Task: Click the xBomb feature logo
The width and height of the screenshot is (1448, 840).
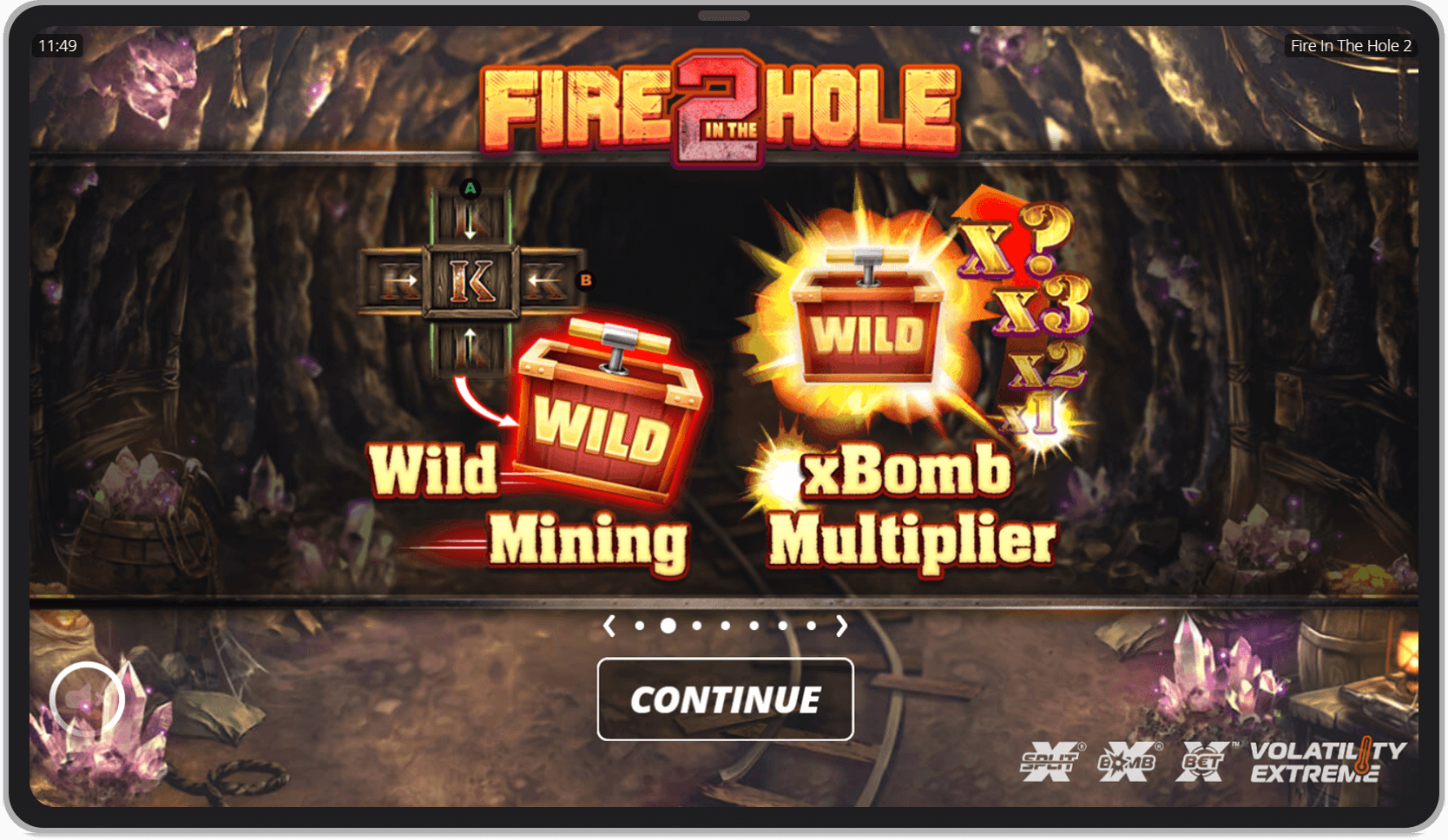Action: click(x=1128, y=762)
